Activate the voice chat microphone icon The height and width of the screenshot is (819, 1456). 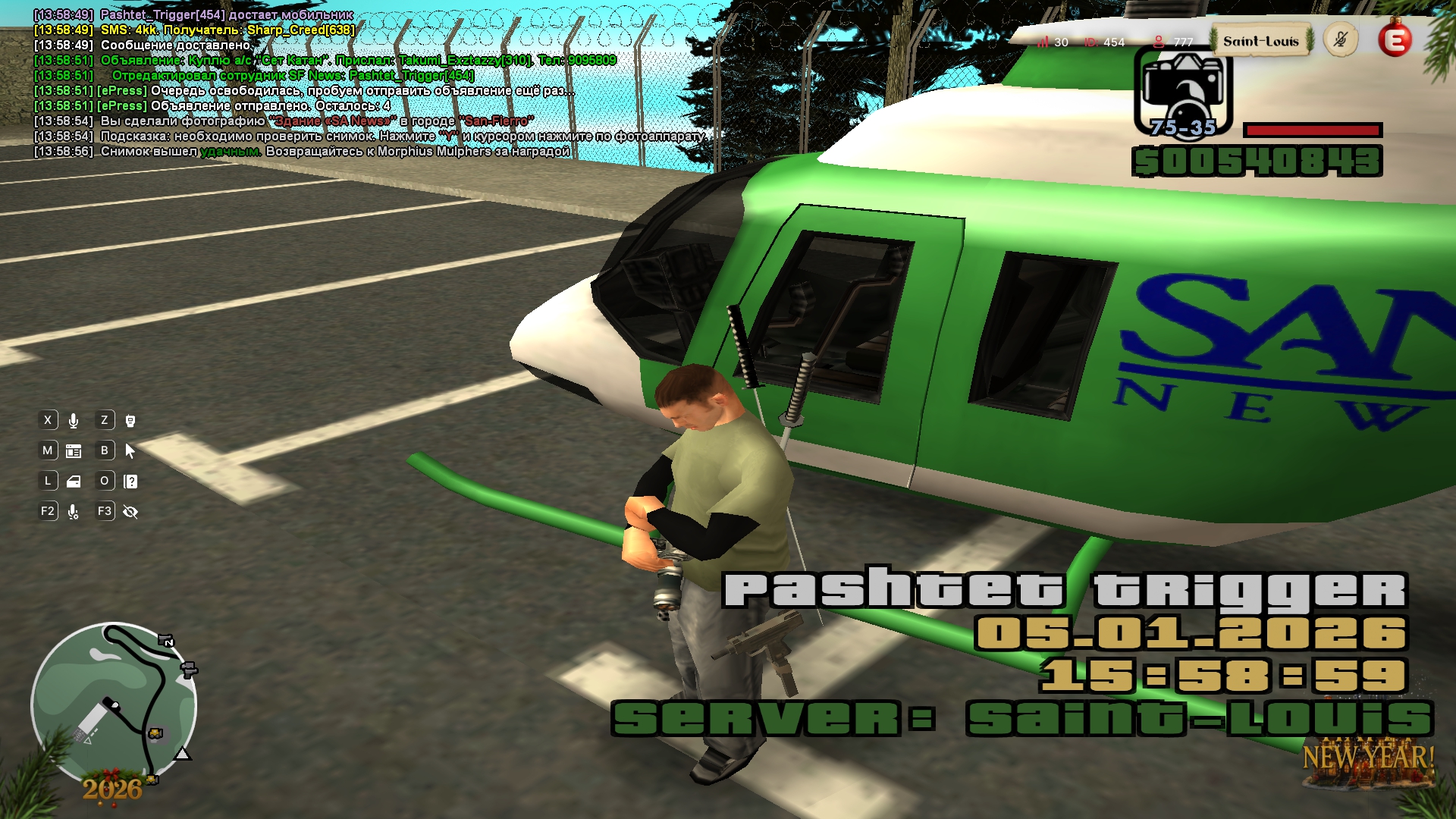pyautogui.click(x=74, y=421)
